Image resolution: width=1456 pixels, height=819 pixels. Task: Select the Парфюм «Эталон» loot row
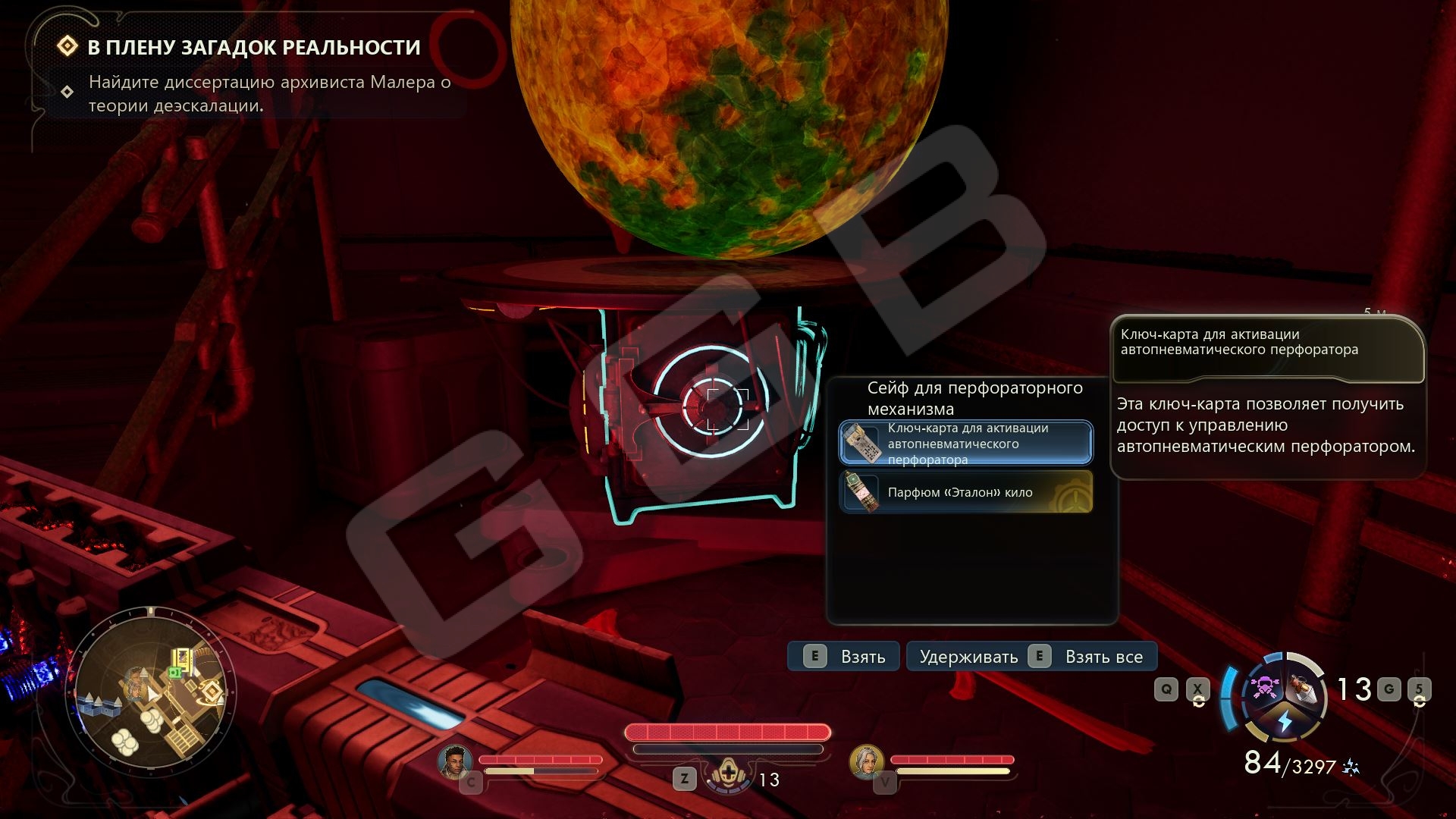point(965,492)
